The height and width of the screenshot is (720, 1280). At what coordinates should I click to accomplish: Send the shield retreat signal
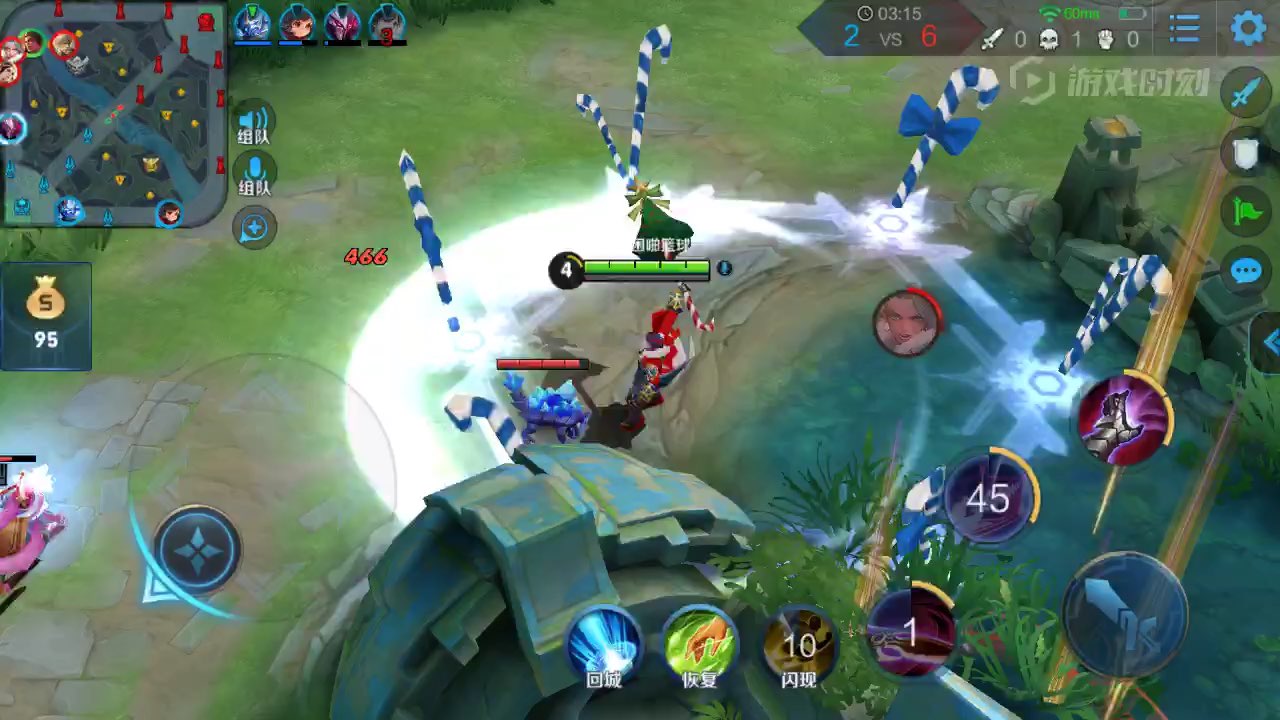click(x=1245, y=153)
